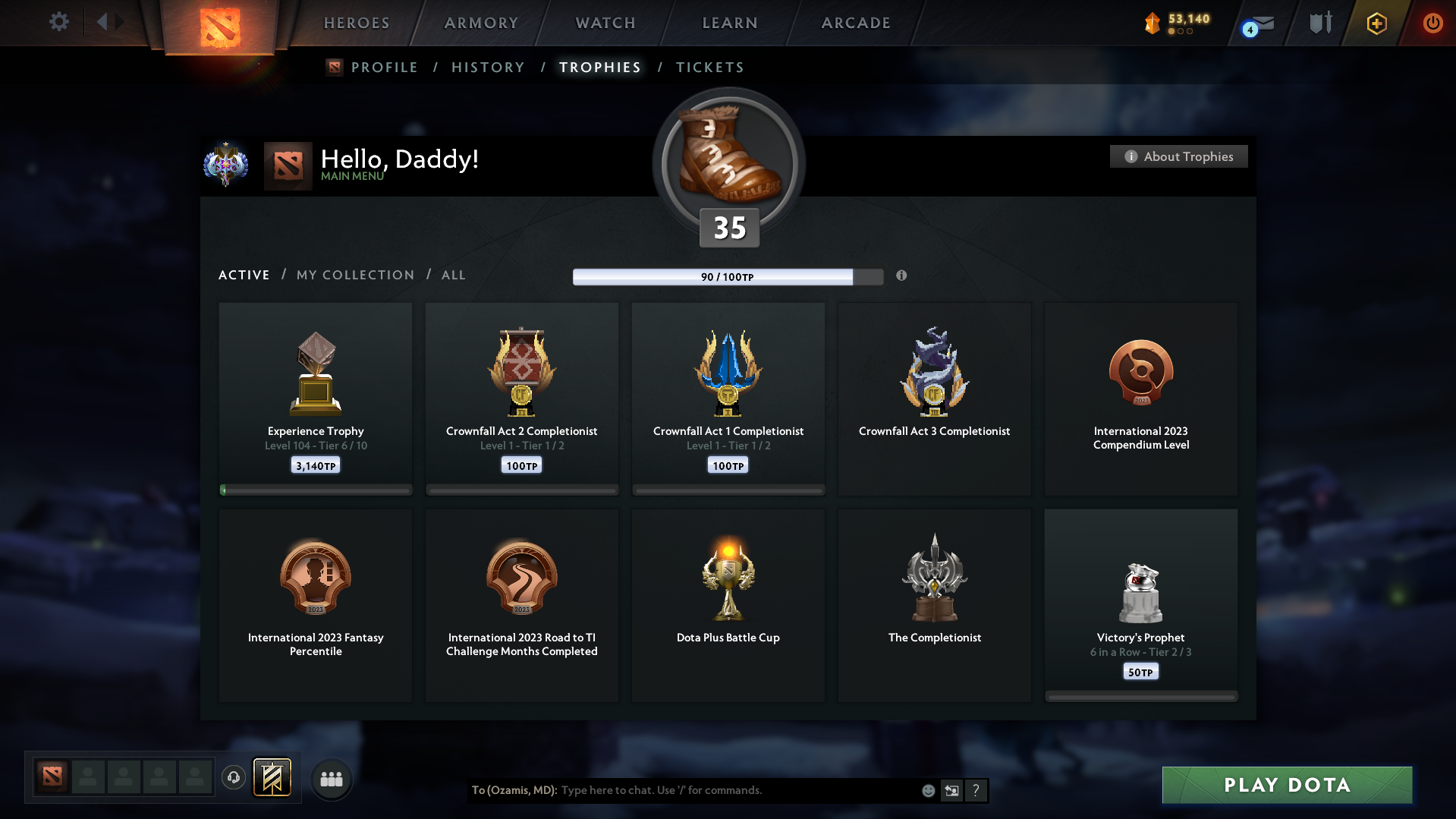Expand the trophy info tooltip icon
Image resolution: width=1456 pixels, height=819 pixels.
pyautogui.click(x=902, y=276)
